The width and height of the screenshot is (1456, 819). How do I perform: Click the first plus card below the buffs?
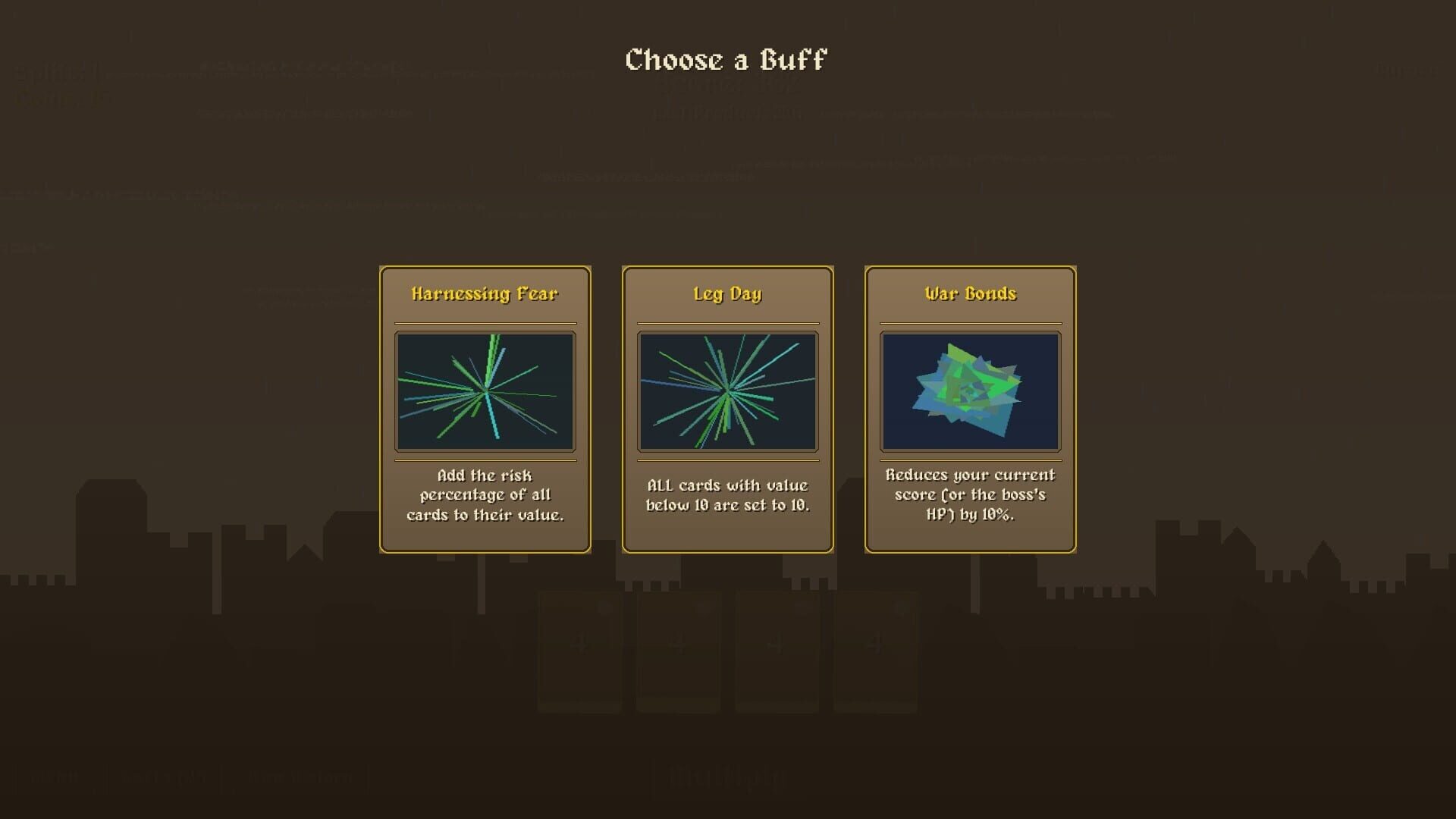(580, 648)
